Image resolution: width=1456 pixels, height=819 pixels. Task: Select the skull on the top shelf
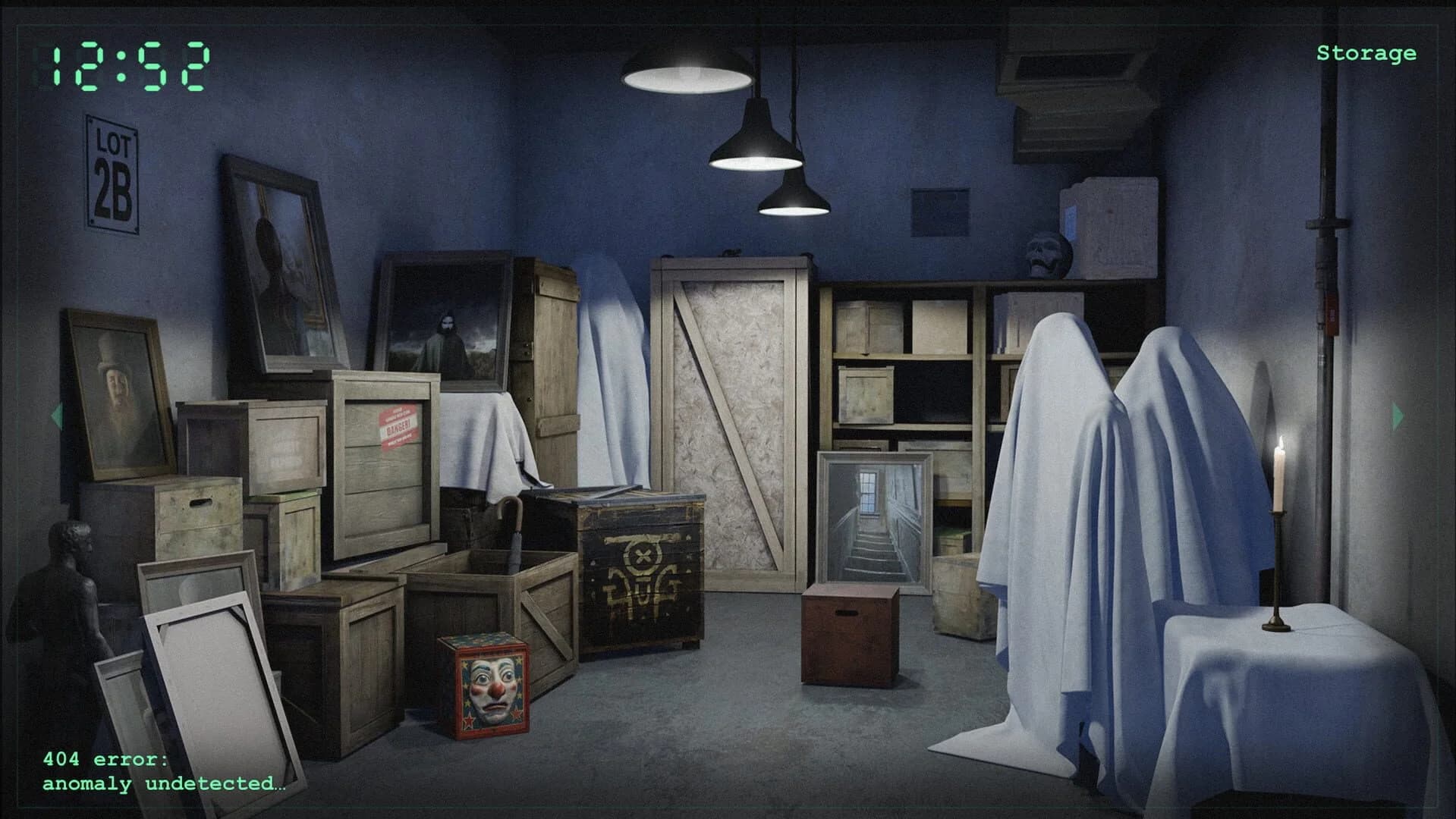pos(1045,252)
